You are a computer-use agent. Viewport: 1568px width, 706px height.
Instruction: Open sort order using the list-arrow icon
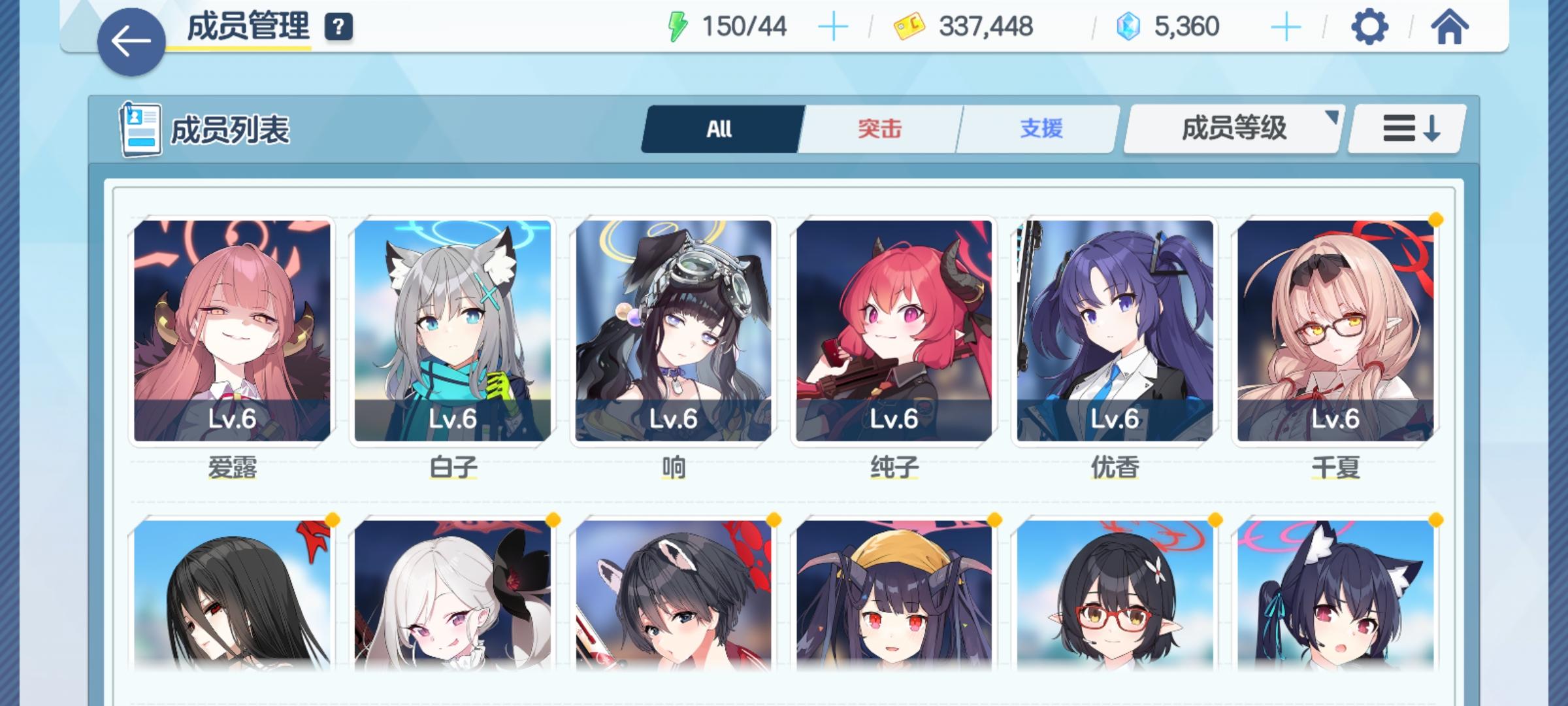coord(1407,129)
